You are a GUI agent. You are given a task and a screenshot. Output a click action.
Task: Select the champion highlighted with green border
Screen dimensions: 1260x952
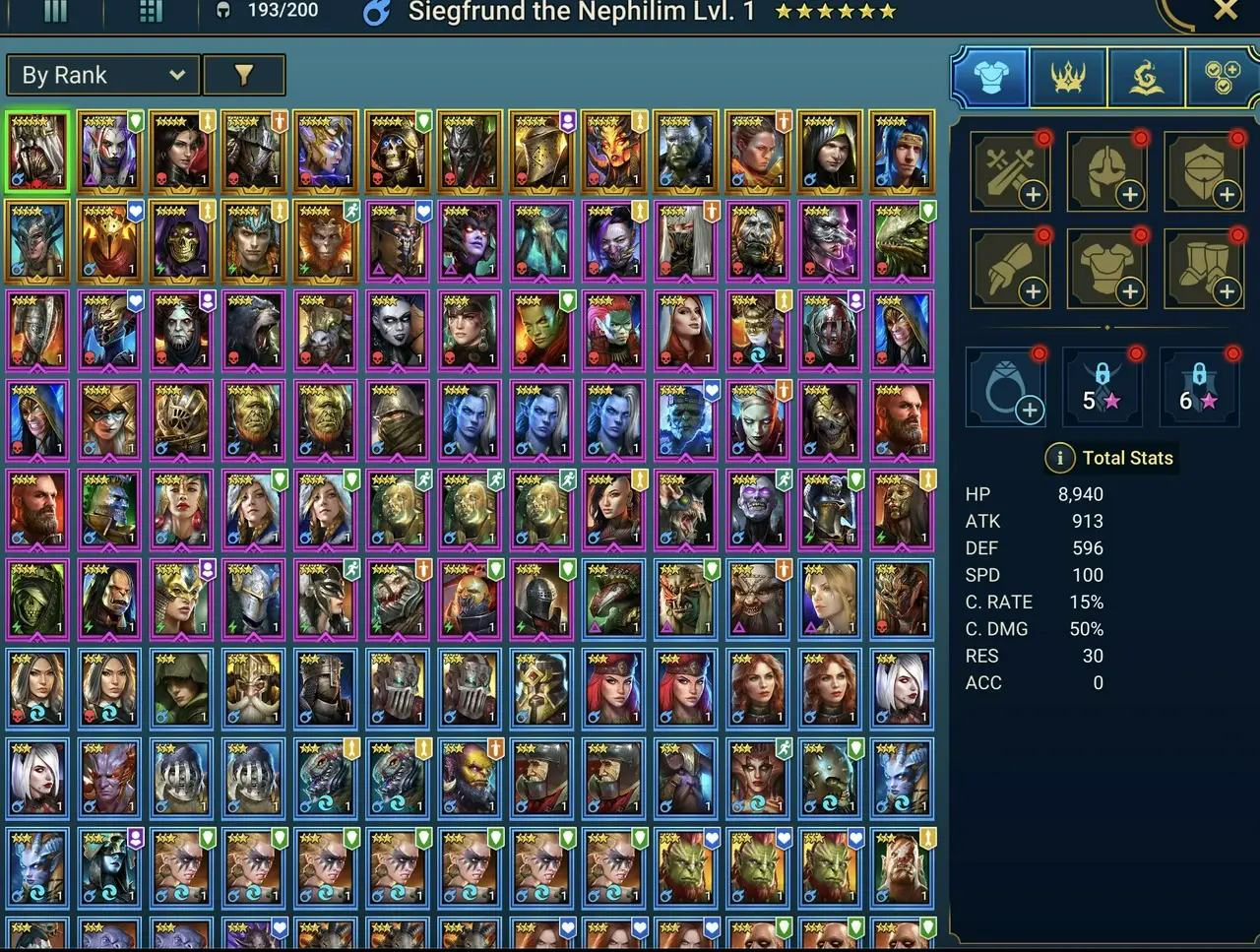coord(36,151)
